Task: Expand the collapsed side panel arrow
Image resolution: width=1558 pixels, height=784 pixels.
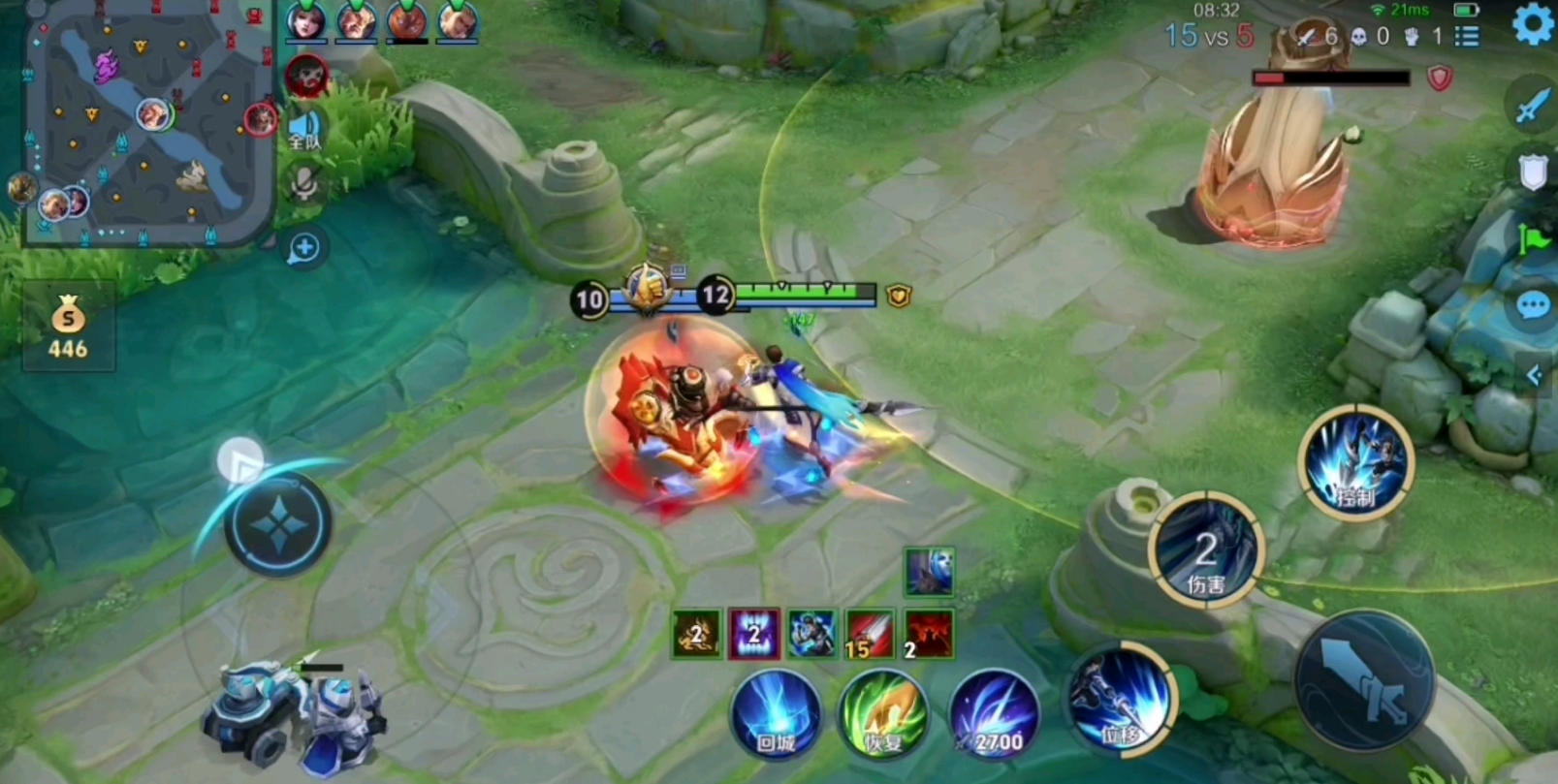Action: coord(1535,375)
